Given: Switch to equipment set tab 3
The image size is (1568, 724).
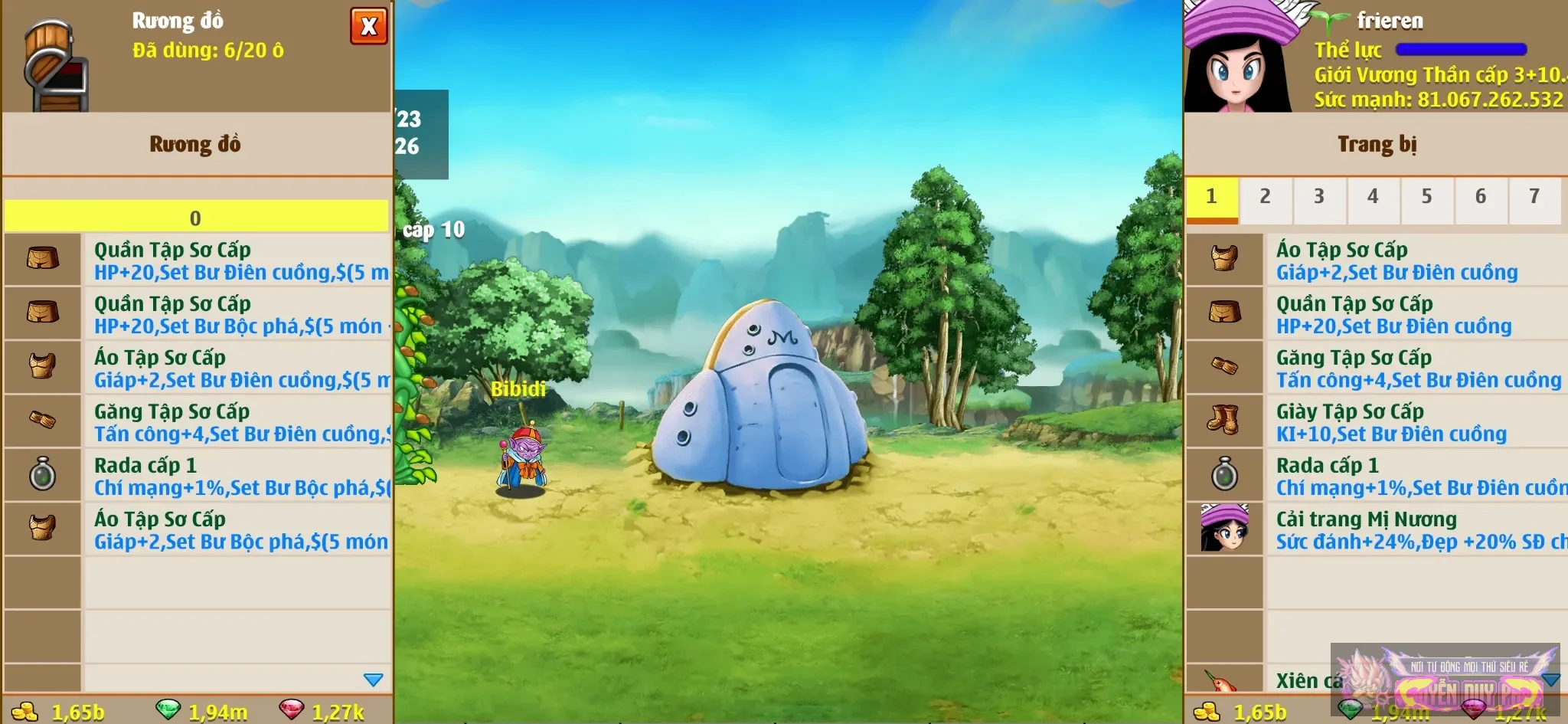Looking at the screenshot, I should (1318, 198).
